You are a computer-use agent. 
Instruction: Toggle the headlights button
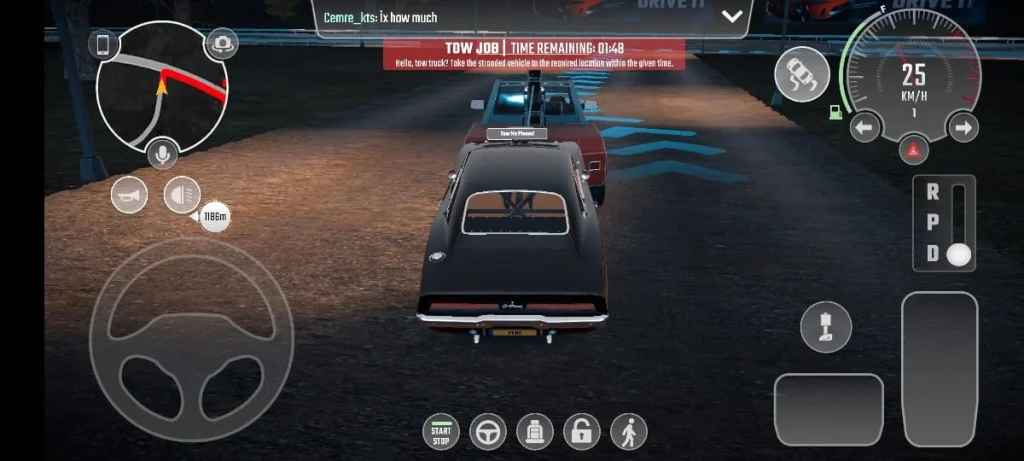tap(181, 194)
